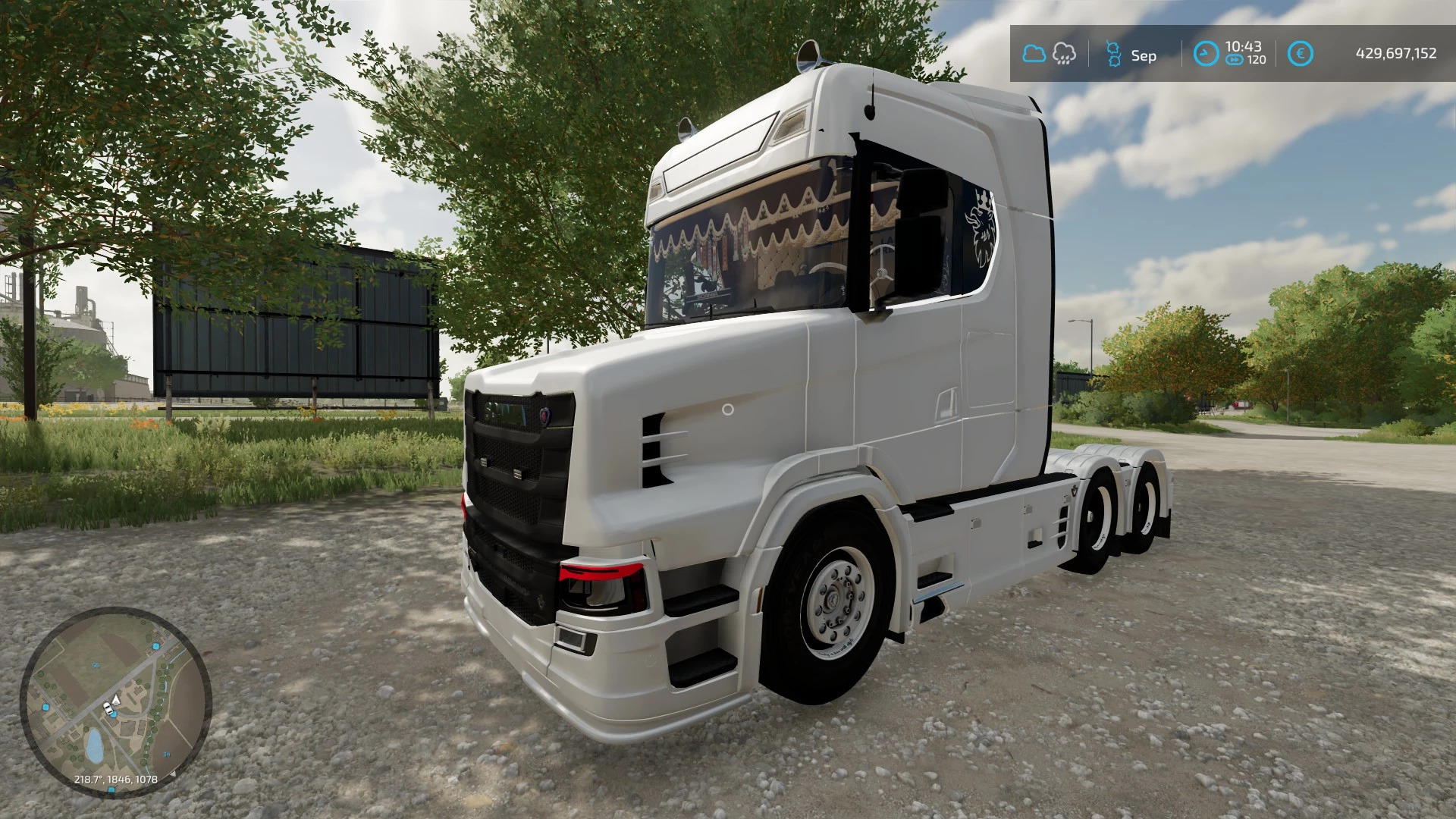Select the player arrow marker on the minimap
Screen dimensions: 1456x819
click(x=115, y=701)
